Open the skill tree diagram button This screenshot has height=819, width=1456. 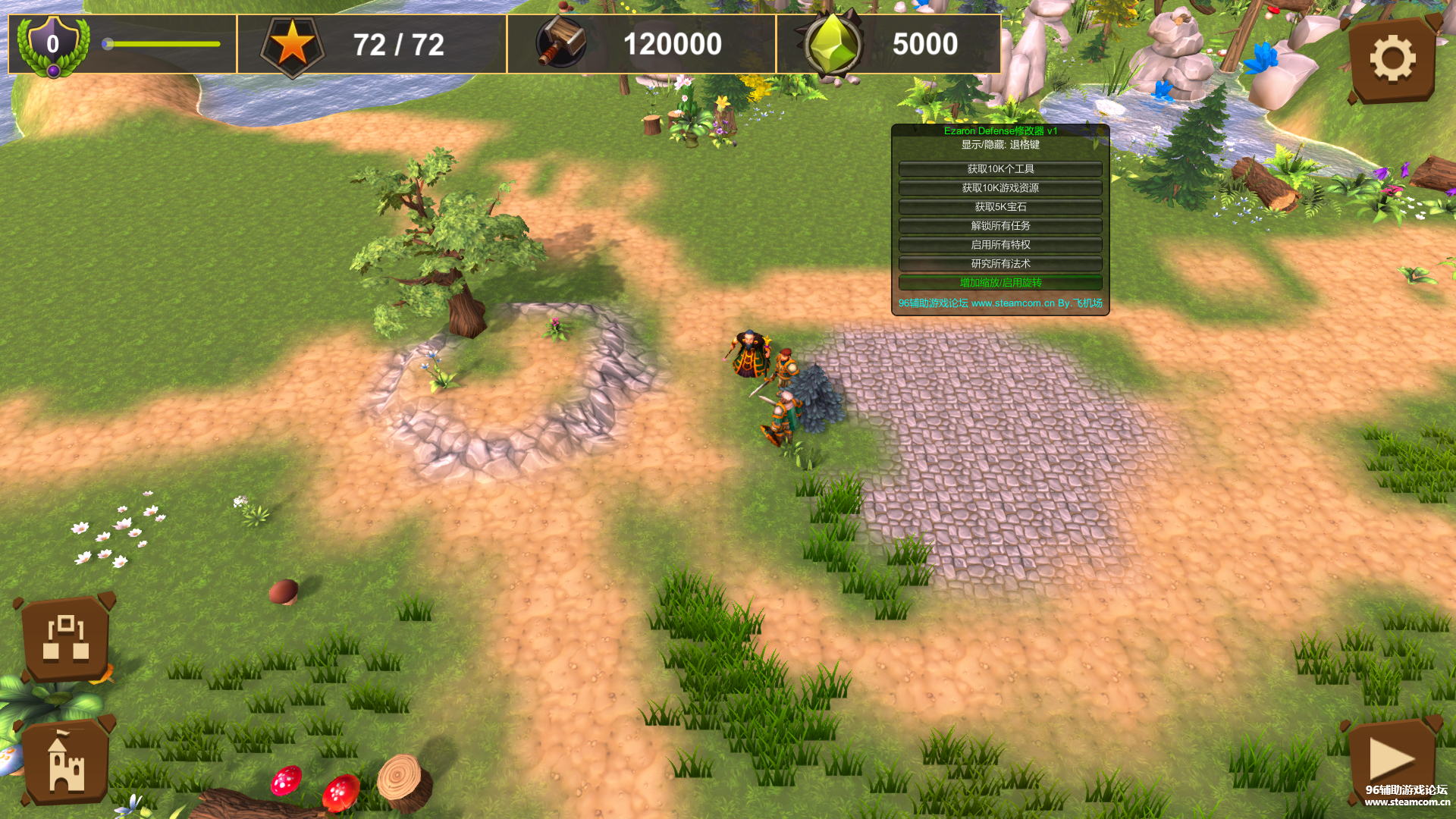[66, 639]
